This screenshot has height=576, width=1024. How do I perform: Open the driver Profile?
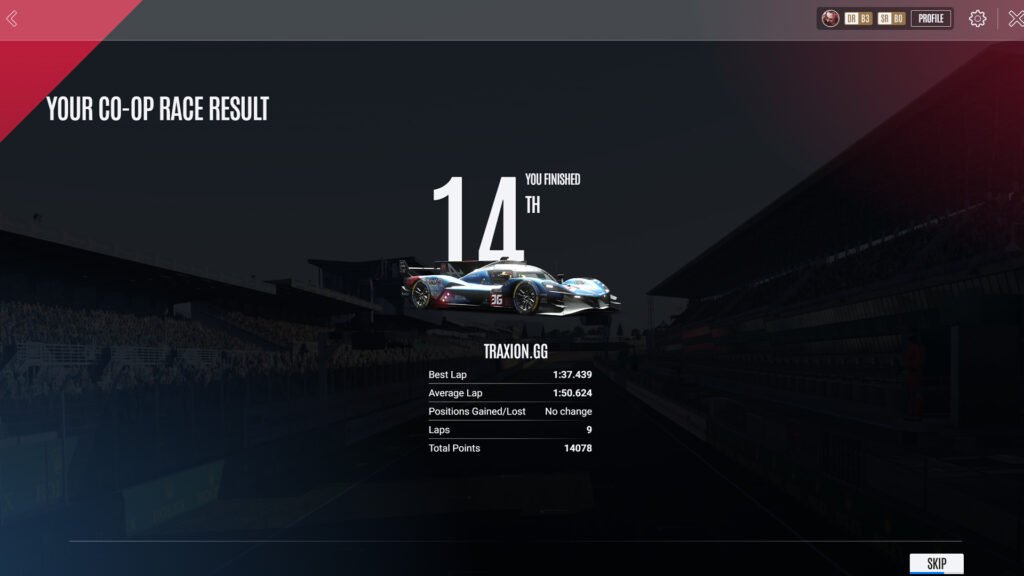pyautogui.click(x=930, y=18)
